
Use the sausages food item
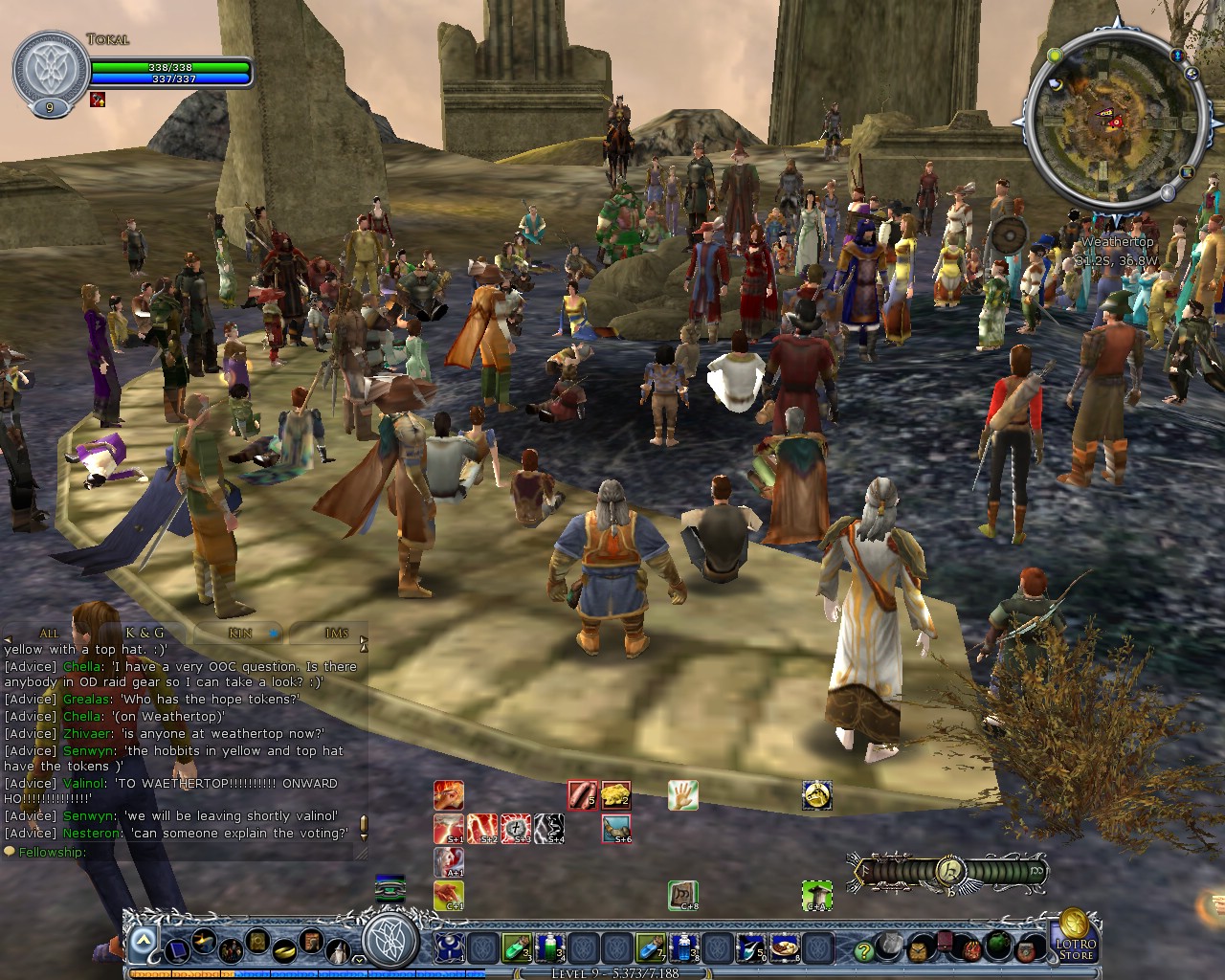(x=582, y=794)
